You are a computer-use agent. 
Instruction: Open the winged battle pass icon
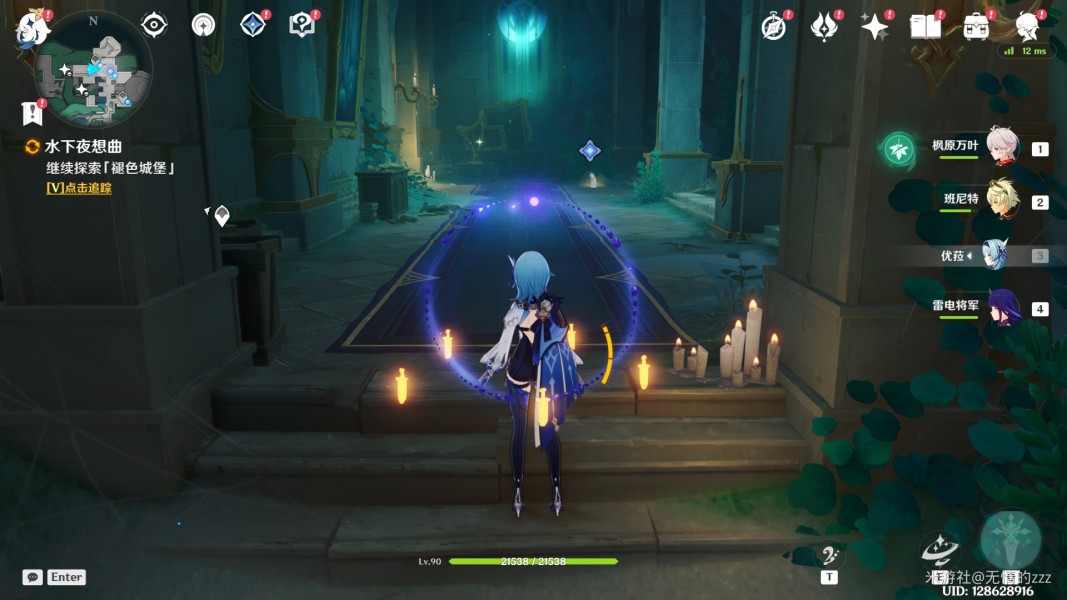tap(824, 27)
